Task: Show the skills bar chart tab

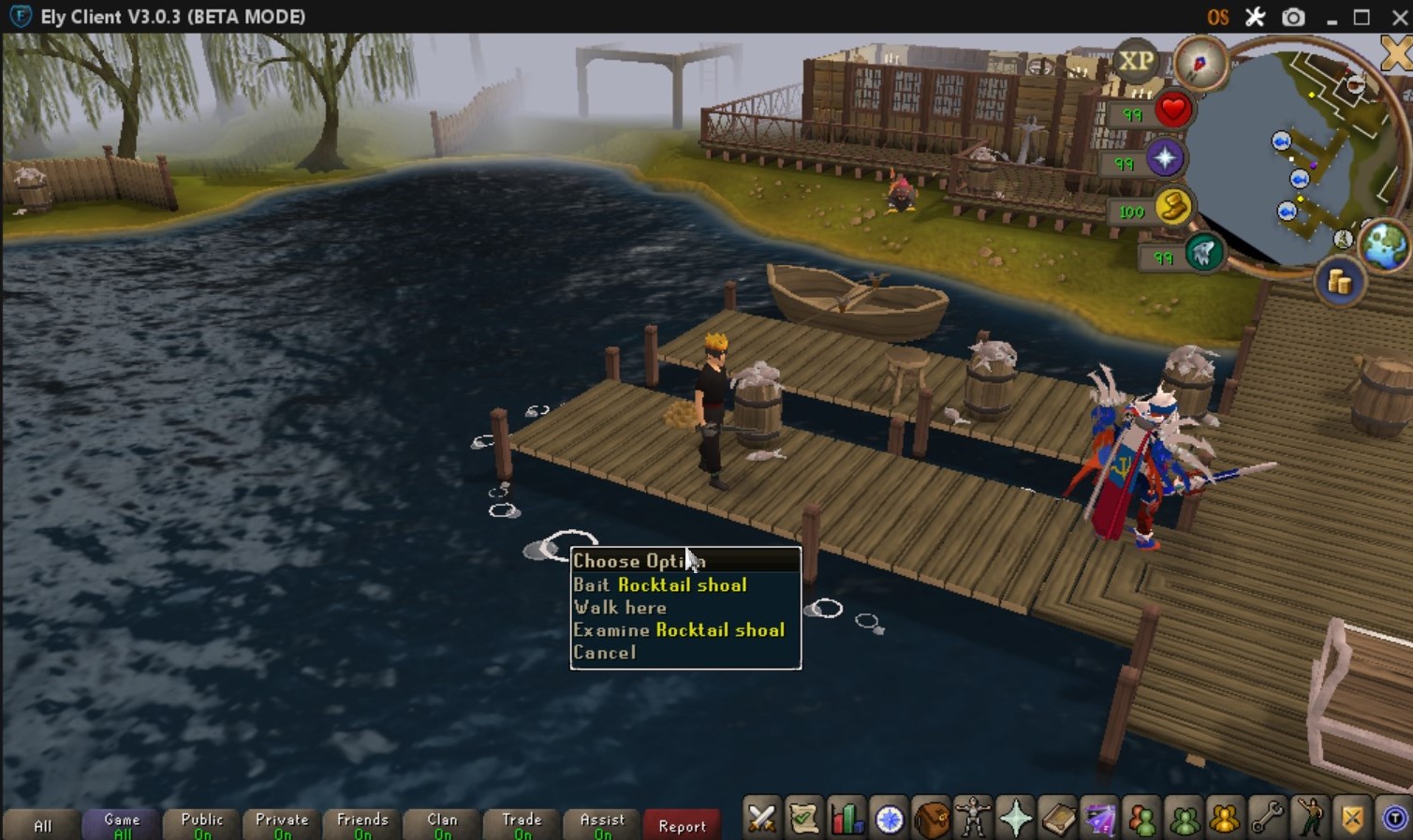Action: pyautogui.click(x=846, y=820)
